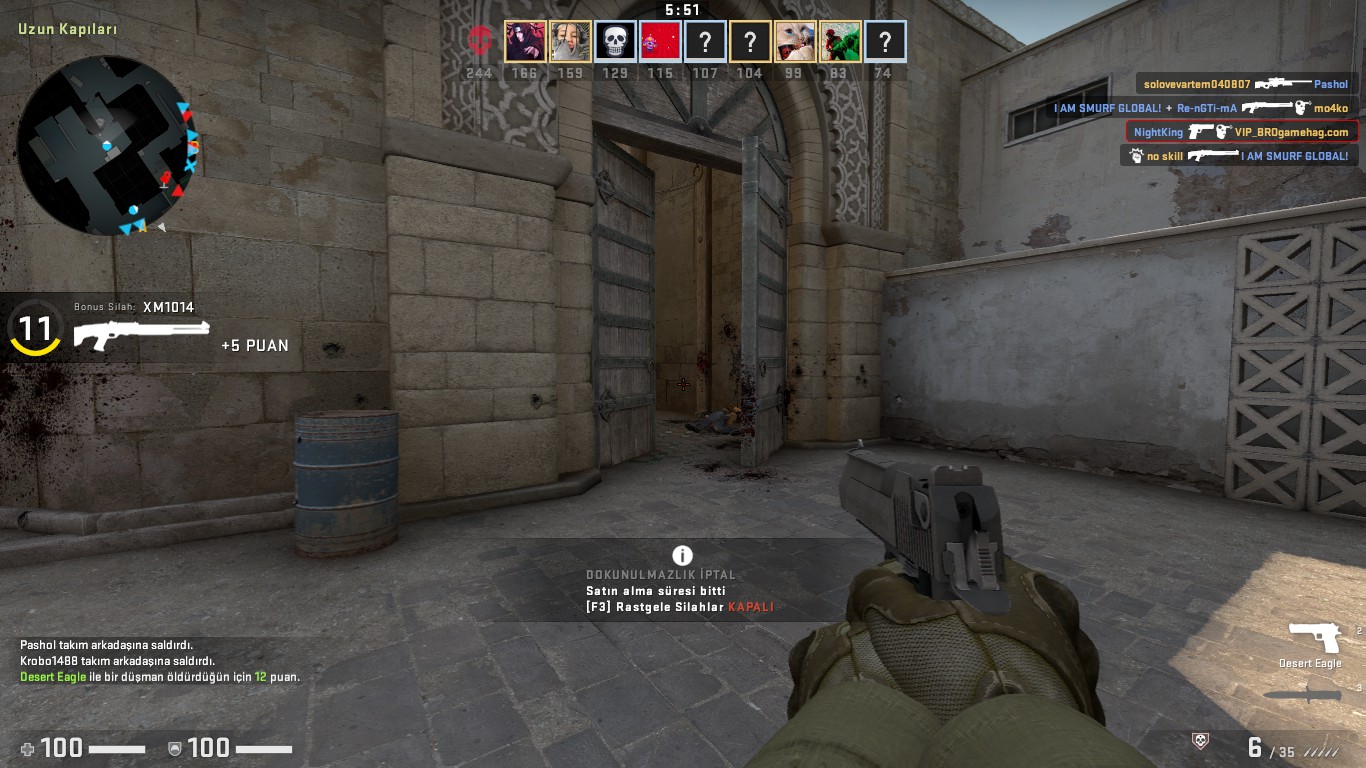Click the no skill kill feed entry

click(x=1238, y=156)
